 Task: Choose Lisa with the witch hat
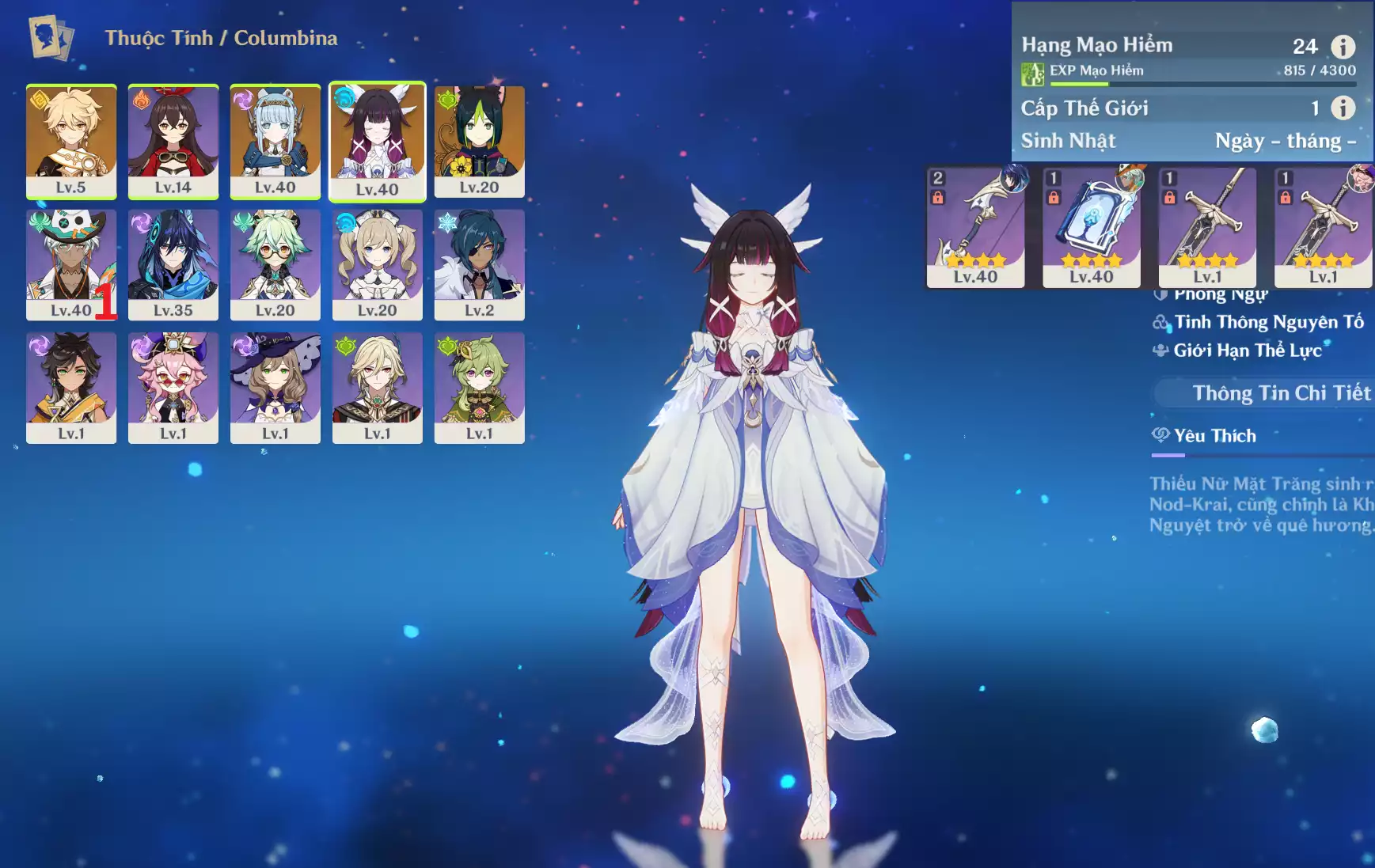click(275, 387)
